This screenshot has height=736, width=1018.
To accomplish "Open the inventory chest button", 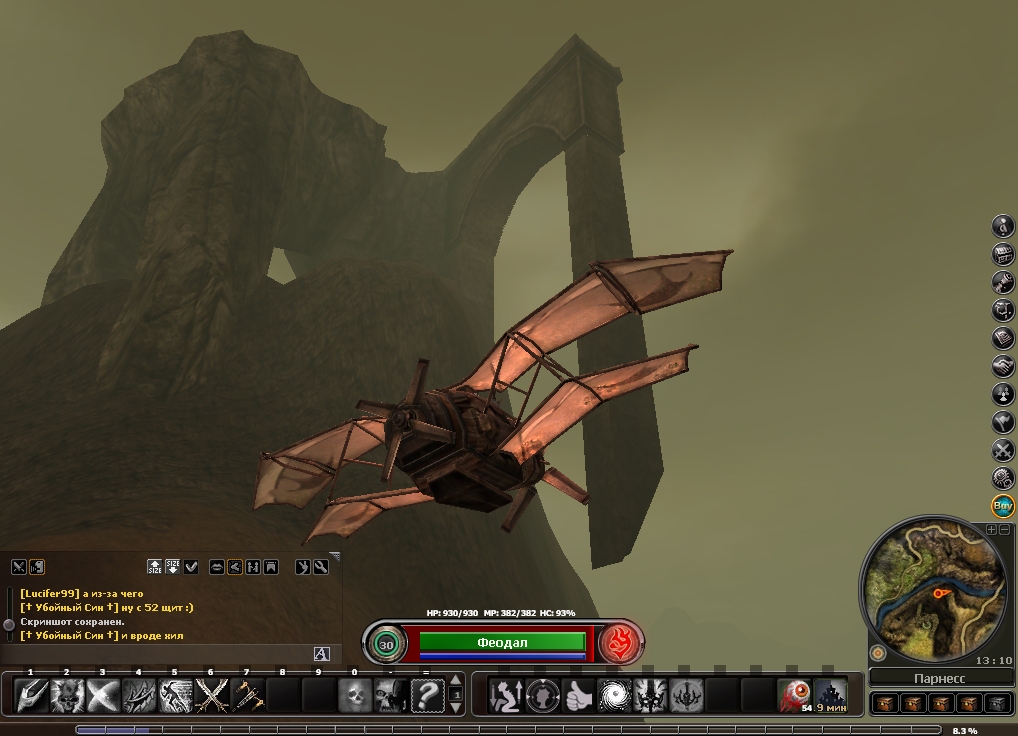I will (x=1003, y=255).
